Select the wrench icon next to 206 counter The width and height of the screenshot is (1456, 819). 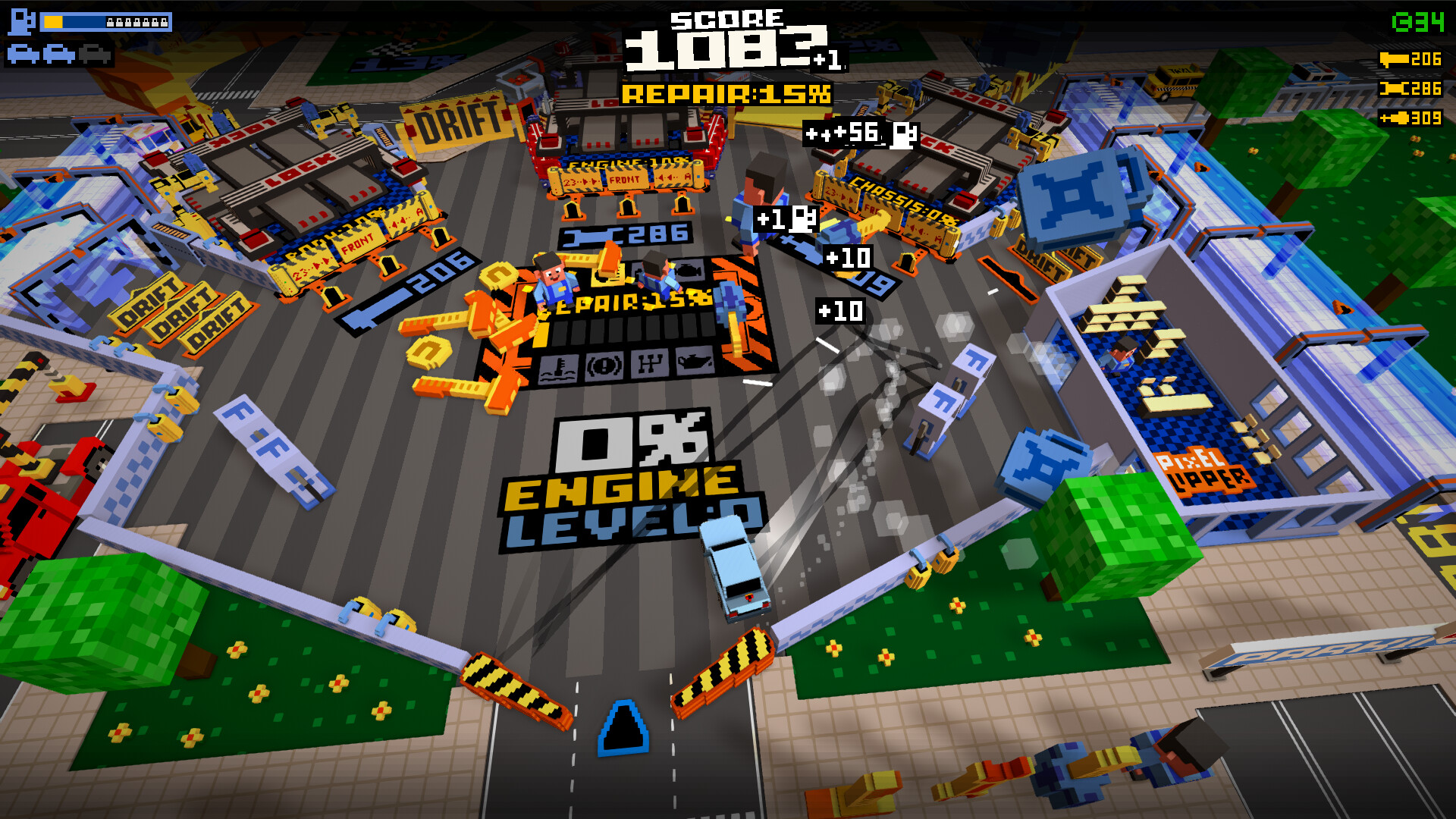(1394, 58)
